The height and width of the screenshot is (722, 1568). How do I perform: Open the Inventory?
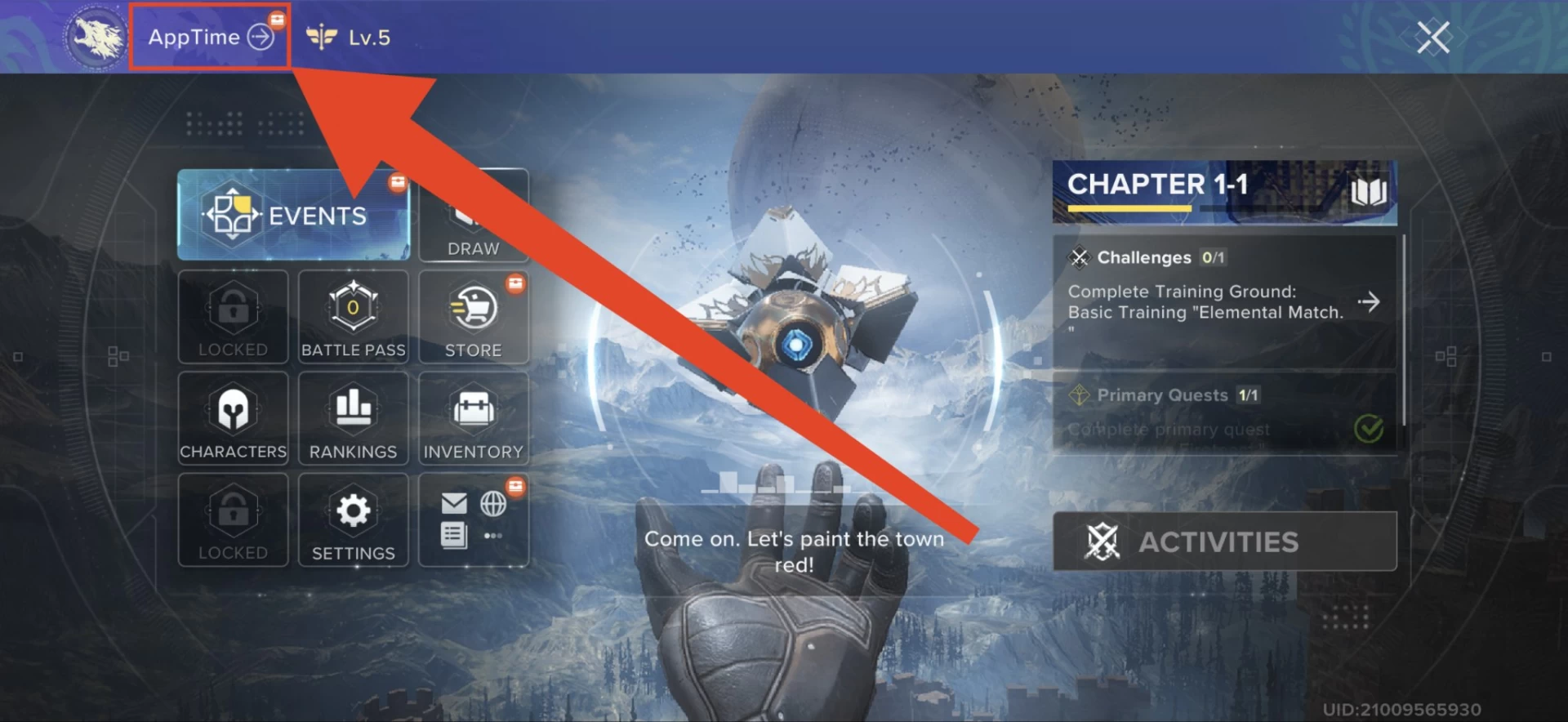click(474, 418)
